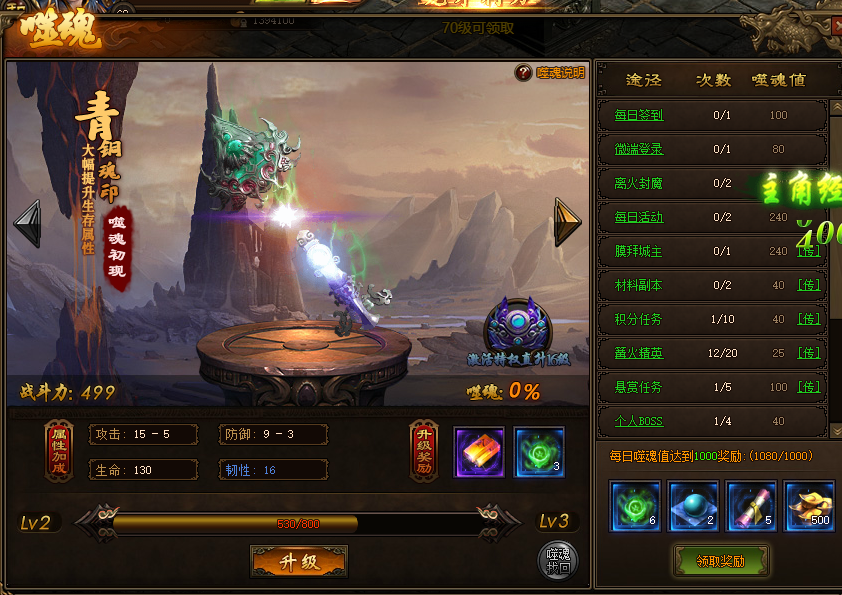
Task: Claim the reward with 领取奖励
Action: coord(720,561)
